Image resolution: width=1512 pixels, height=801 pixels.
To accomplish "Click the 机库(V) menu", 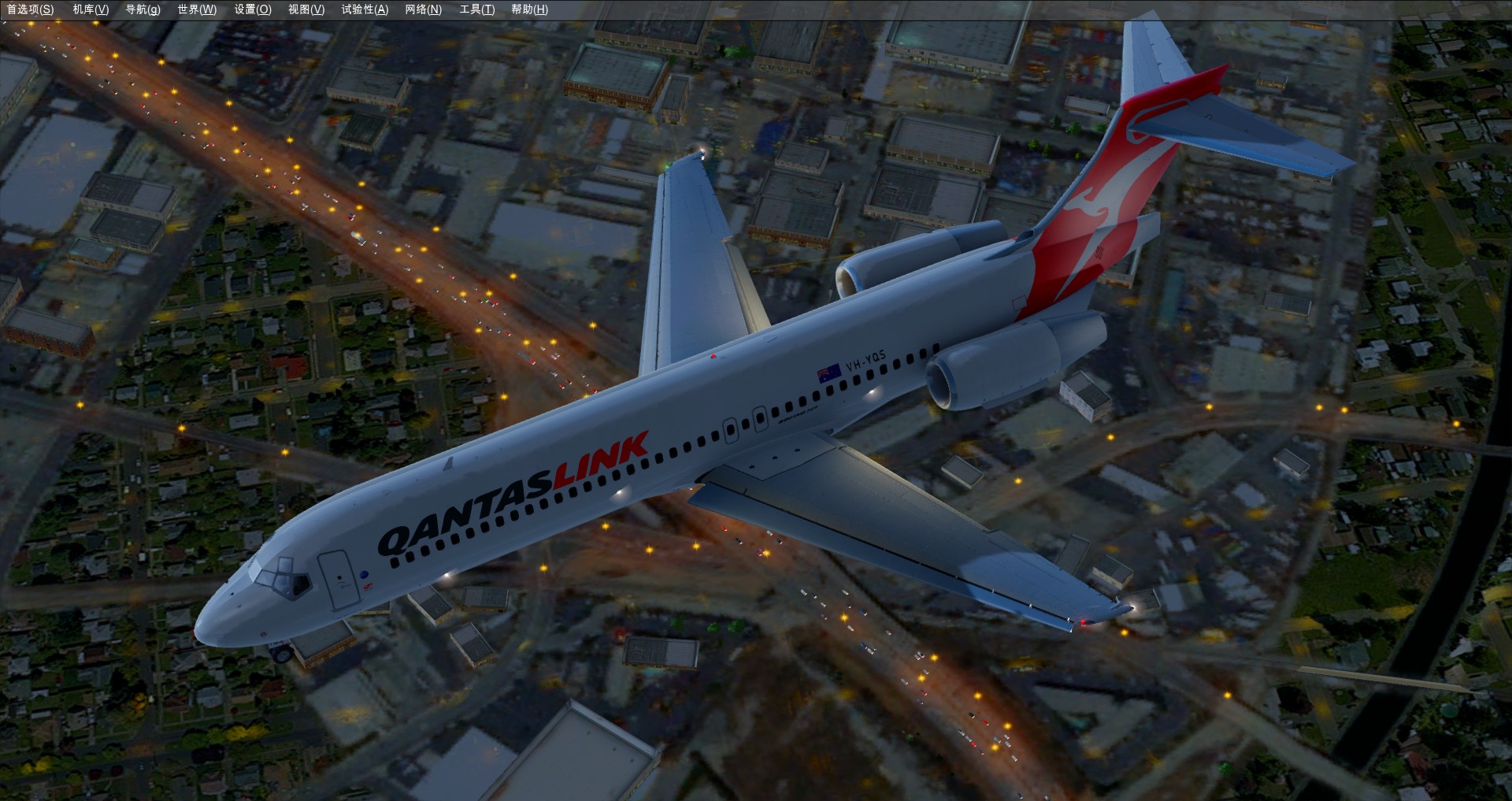I will [x=91, y=9].
